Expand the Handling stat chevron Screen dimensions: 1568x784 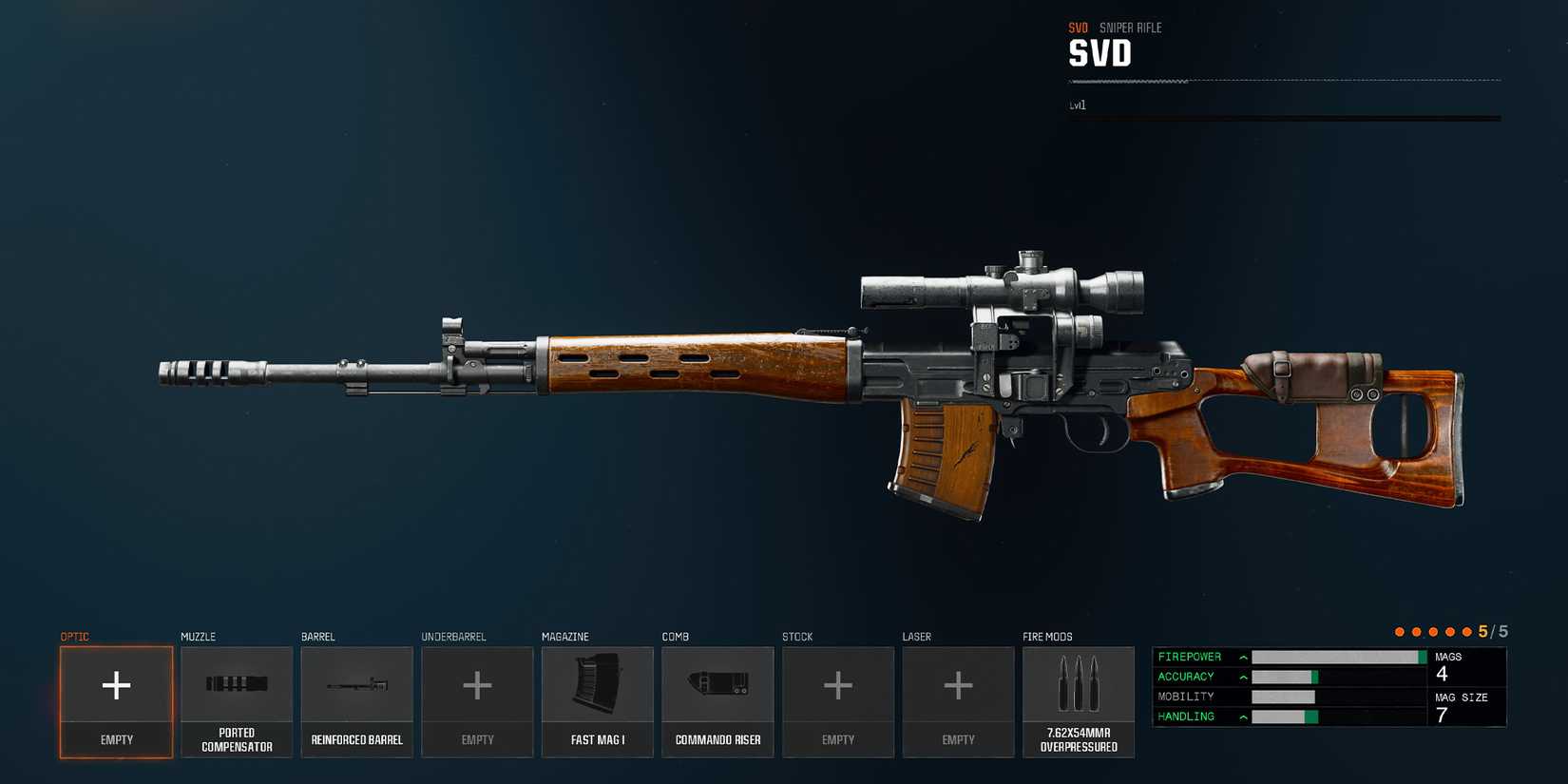(x=1242, y=716)
